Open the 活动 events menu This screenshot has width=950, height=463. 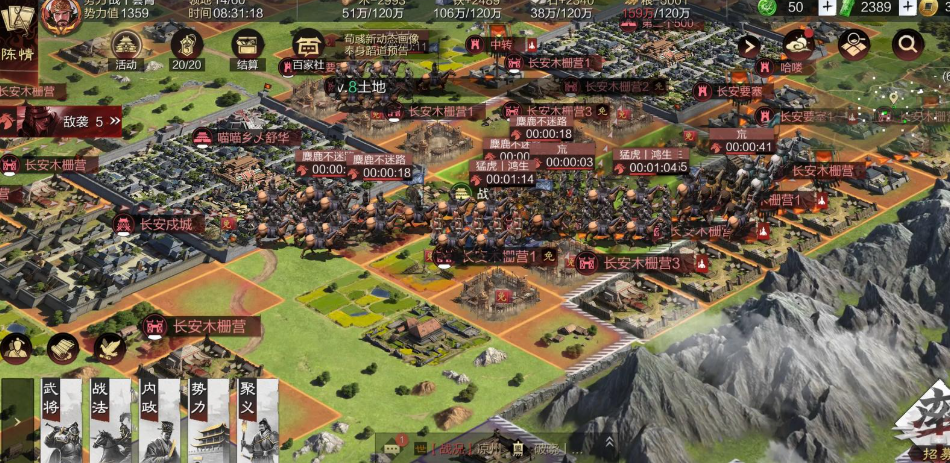125,46
